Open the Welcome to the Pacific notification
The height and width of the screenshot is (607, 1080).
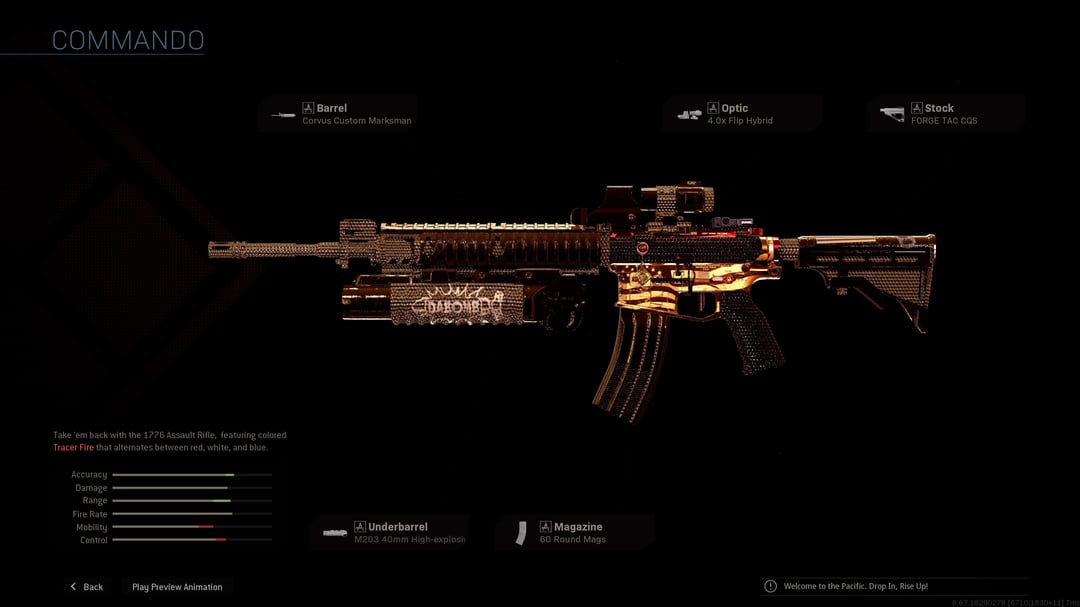(x=855, y=586)
